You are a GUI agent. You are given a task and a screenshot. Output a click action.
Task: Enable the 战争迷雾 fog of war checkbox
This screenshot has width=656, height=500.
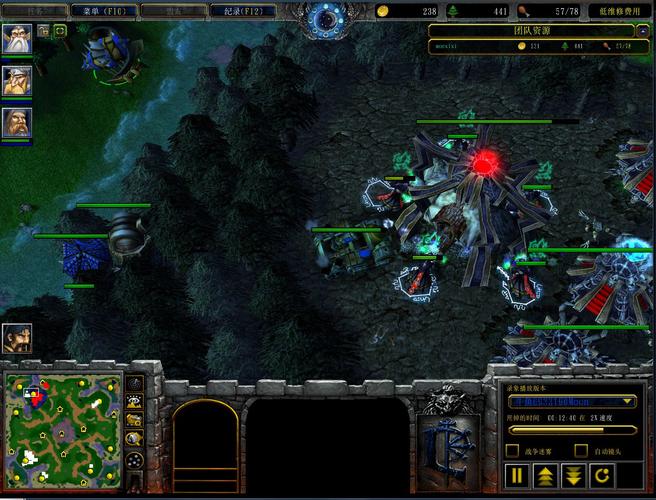[x=513, y=451]
